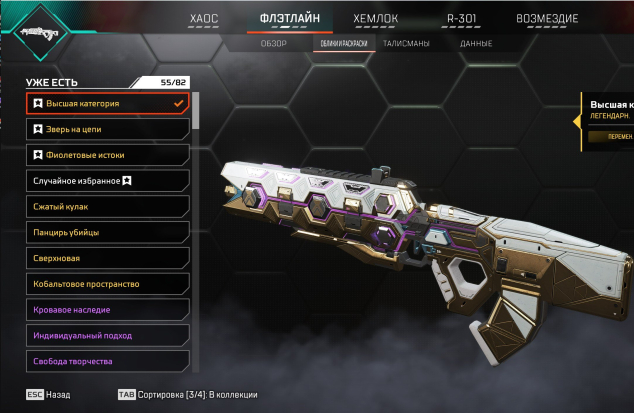This screenshot has height=413, width=634.
Task: Choose the Сжатый кулак skin
Action: coord(107,206)
